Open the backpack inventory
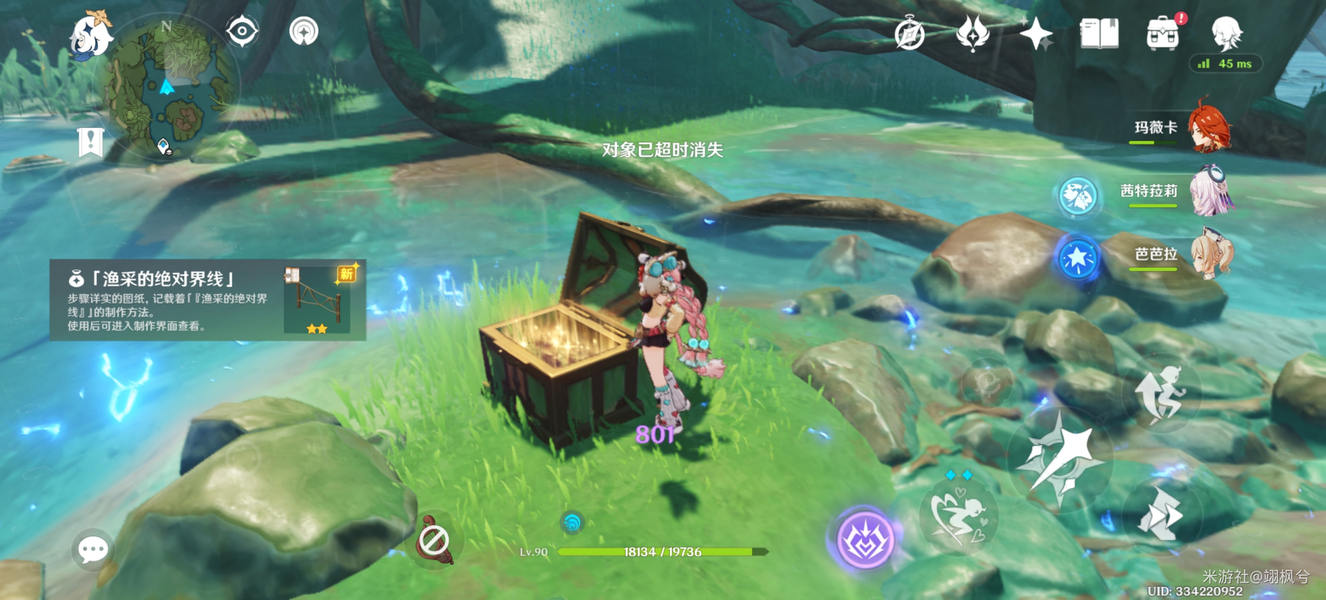The width and height of the screenshot is (1326, 600). point(1162,34)
